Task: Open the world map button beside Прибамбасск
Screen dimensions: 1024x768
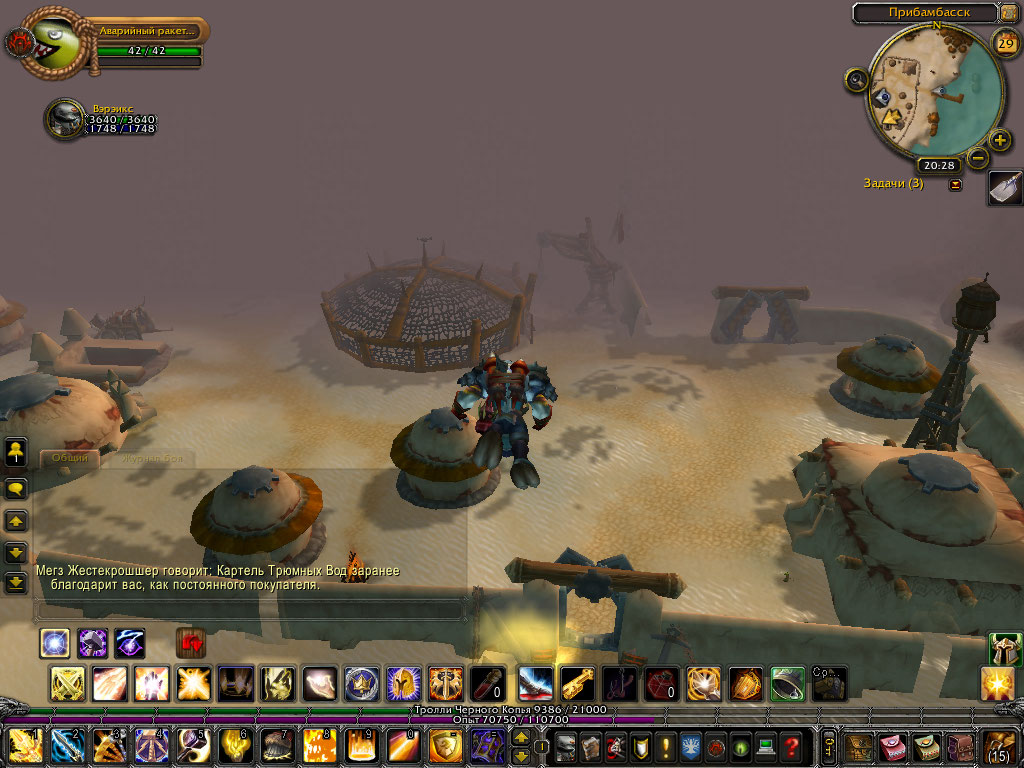Action: pos(1010,13)
